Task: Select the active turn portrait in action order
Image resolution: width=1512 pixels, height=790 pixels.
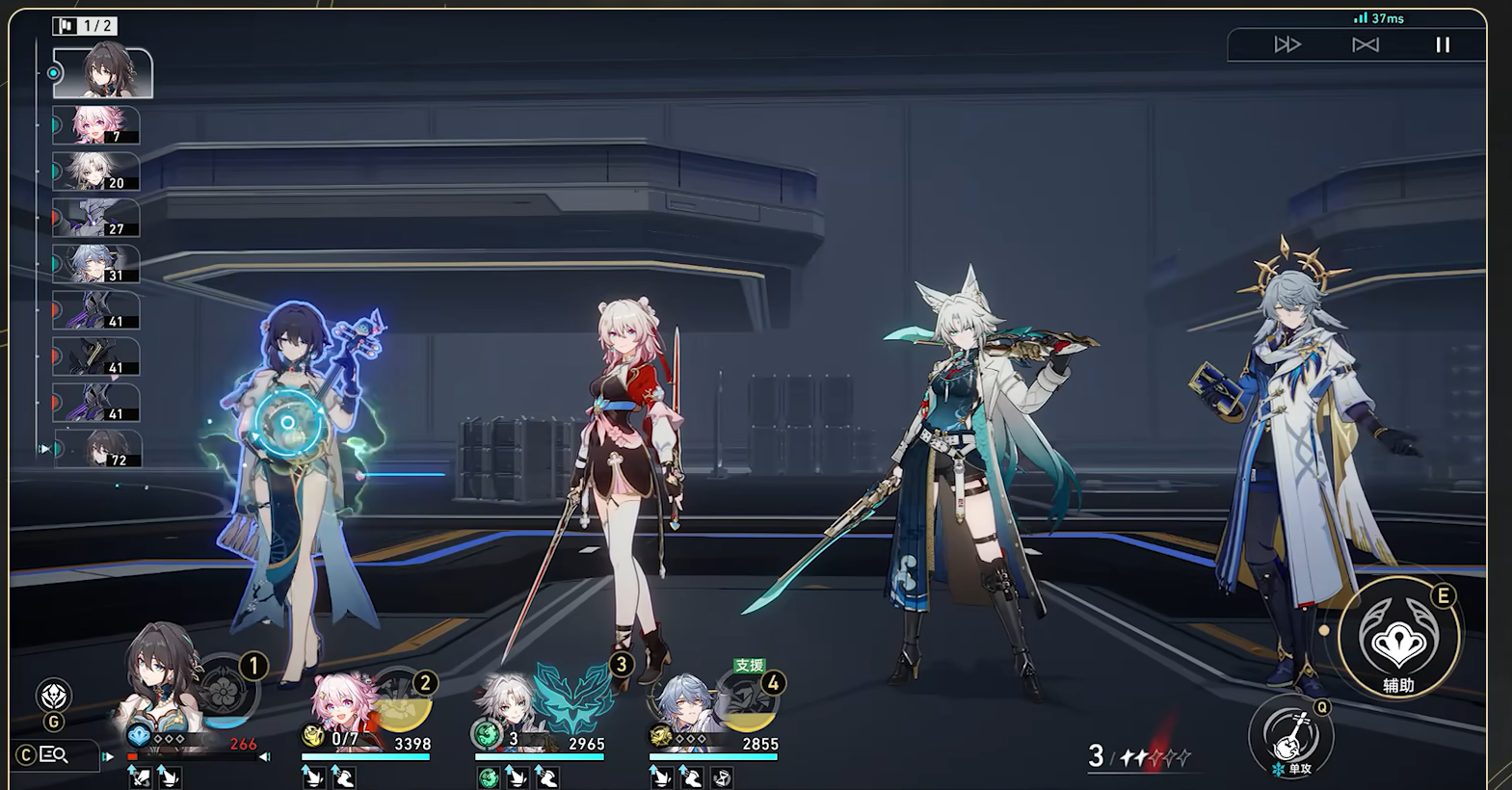Action: [102, 73]
